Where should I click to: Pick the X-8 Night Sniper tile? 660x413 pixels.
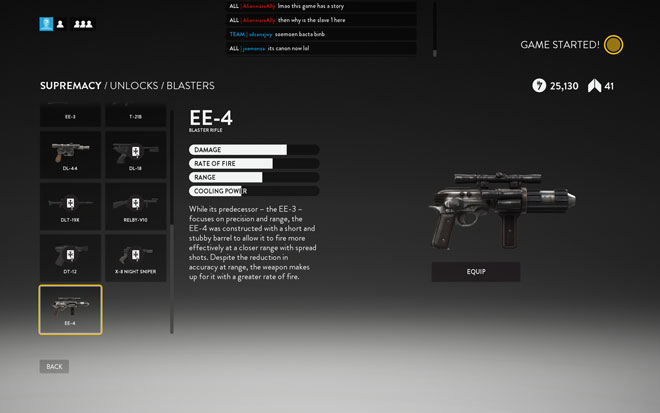(136, 258)
